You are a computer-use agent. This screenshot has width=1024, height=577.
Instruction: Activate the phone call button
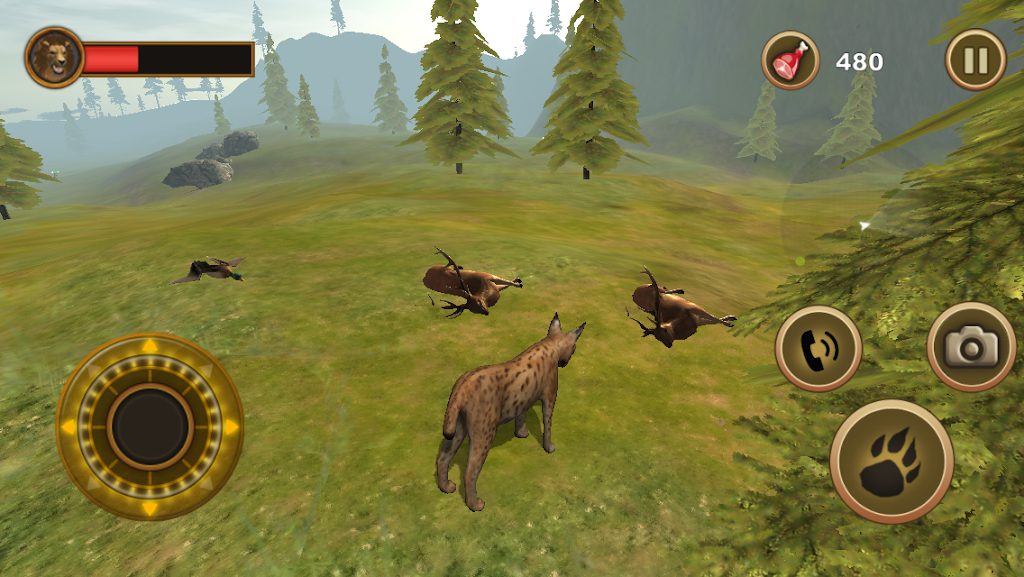(818, 348)
